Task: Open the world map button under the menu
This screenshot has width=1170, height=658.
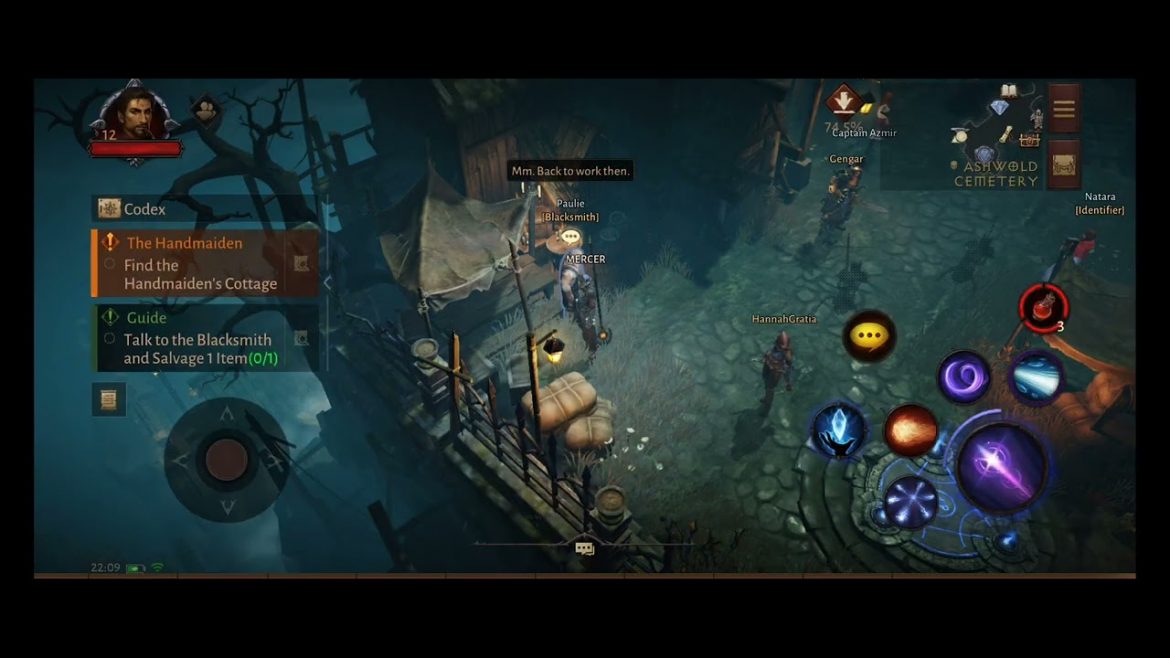Action: pyautogui.click(x=1063, y=163)
